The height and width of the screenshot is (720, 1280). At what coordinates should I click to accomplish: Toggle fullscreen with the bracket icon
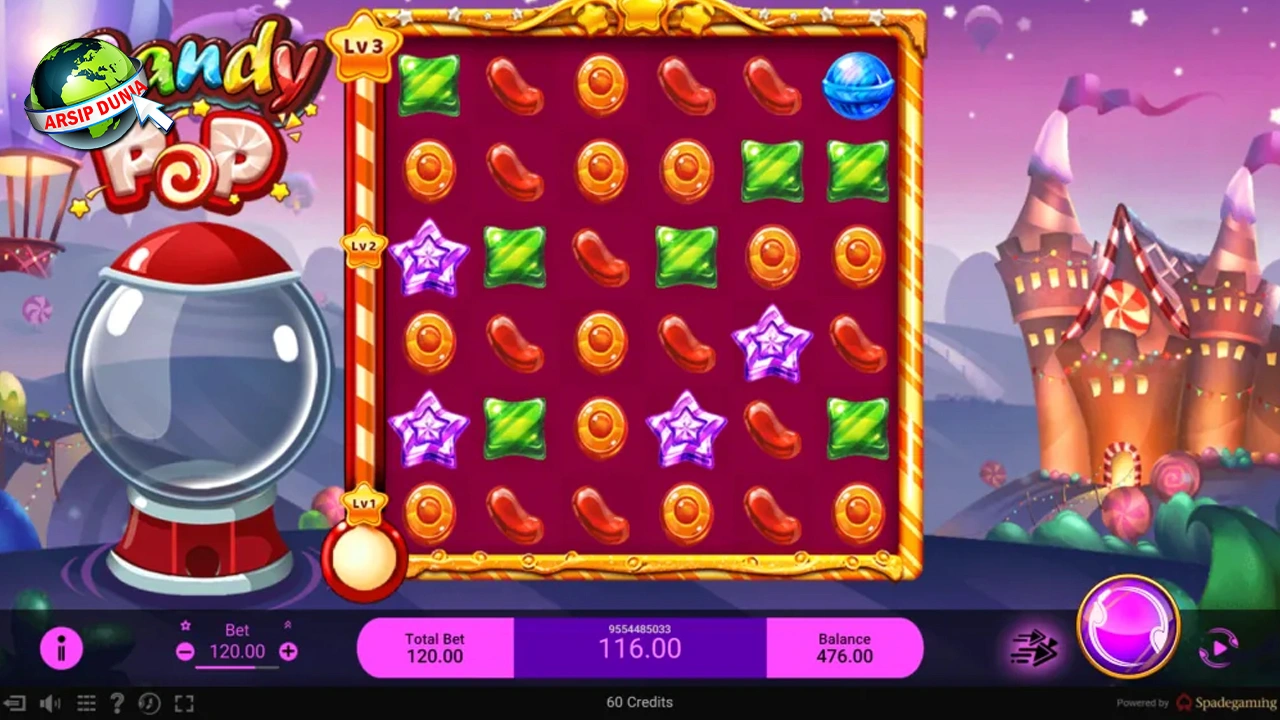(x=183, y=703)
